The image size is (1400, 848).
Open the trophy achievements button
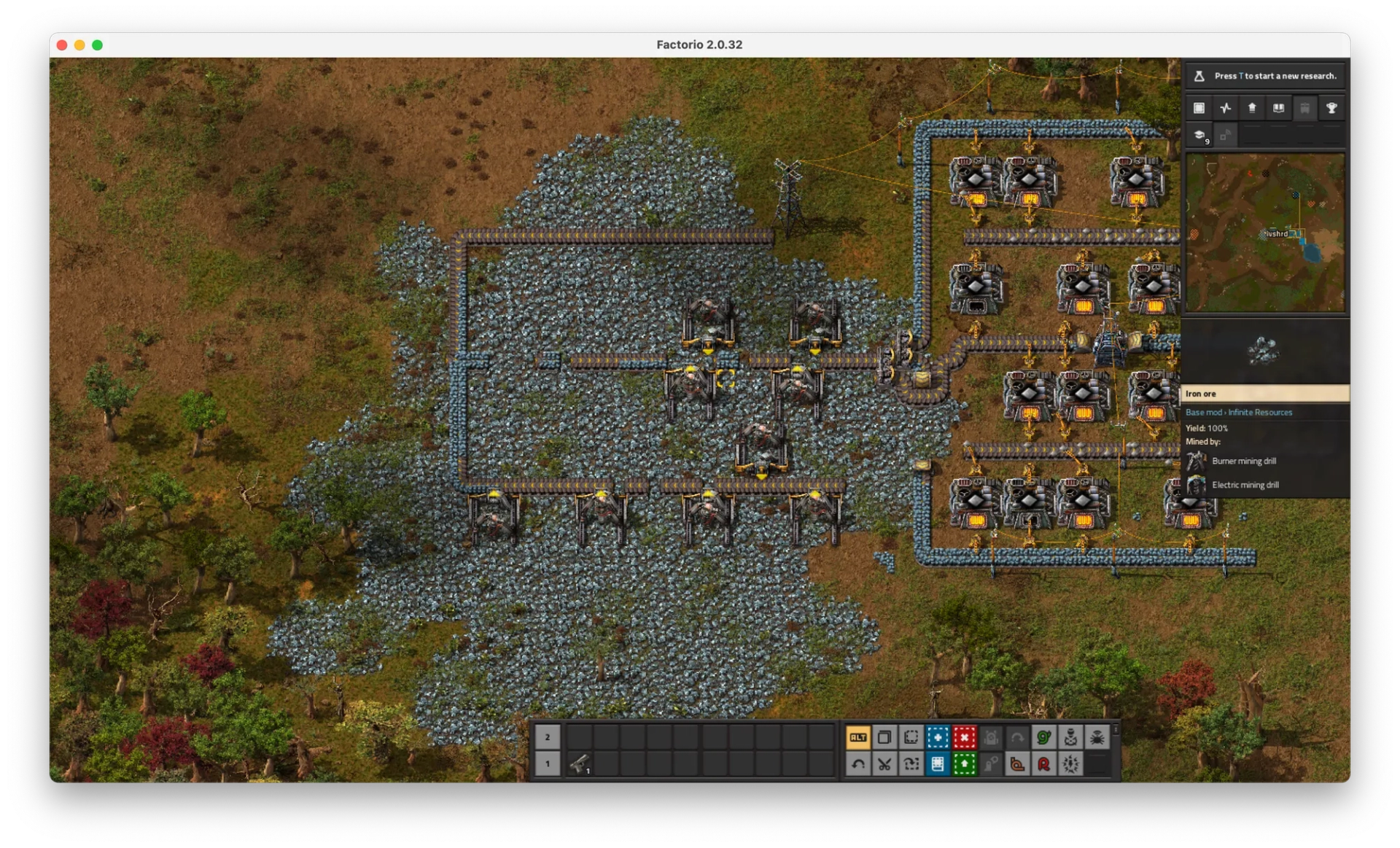(x=1331, y=109)
